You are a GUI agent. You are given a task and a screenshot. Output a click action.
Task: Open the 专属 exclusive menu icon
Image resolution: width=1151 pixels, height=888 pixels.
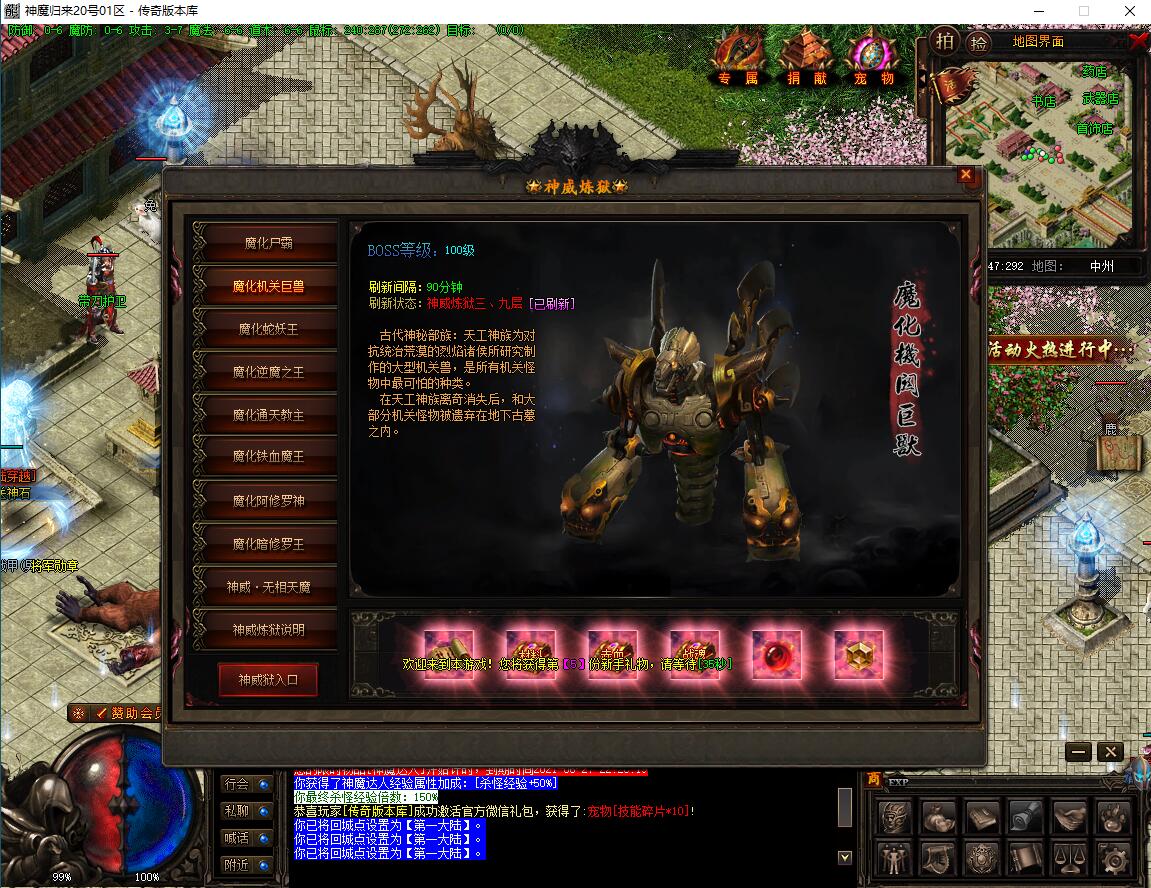point(738,55)
